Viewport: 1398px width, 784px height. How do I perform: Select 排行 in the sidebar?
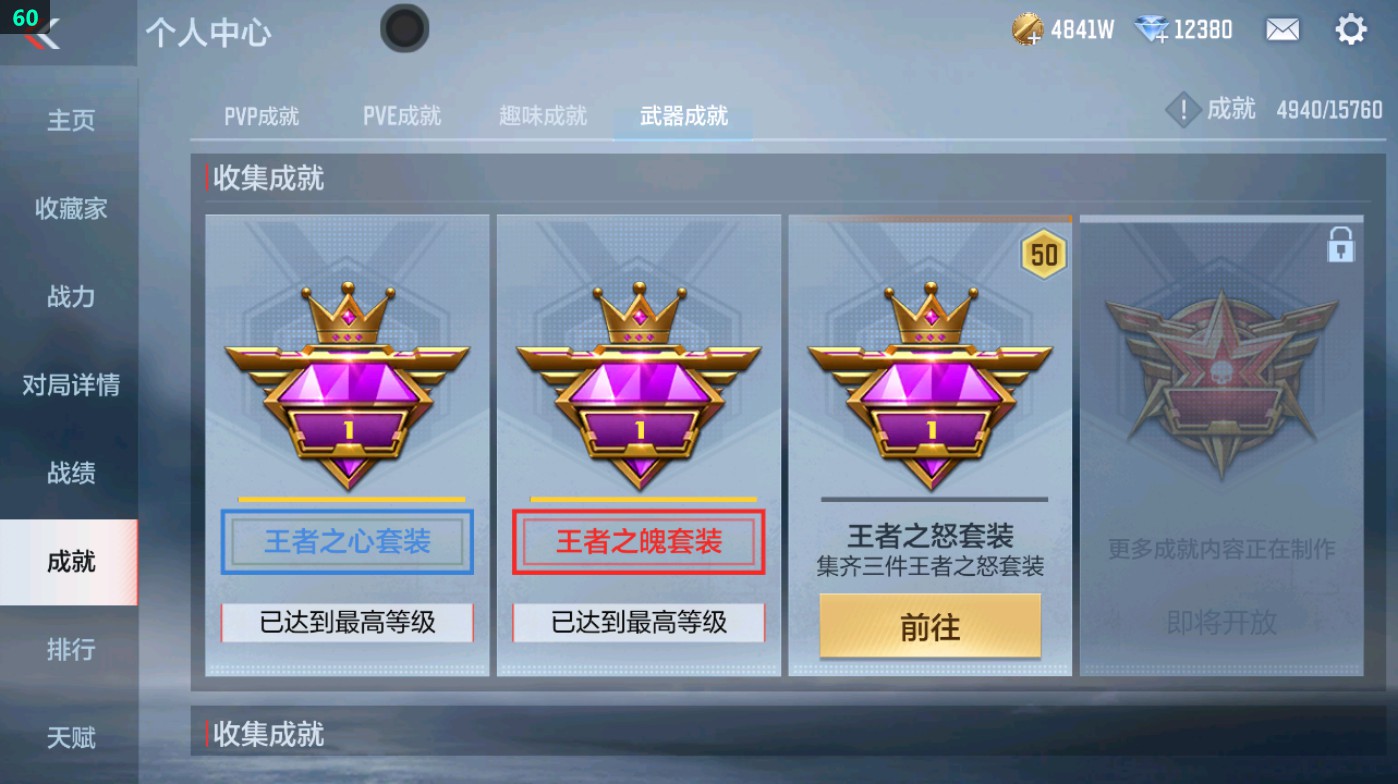pos(69,650)
